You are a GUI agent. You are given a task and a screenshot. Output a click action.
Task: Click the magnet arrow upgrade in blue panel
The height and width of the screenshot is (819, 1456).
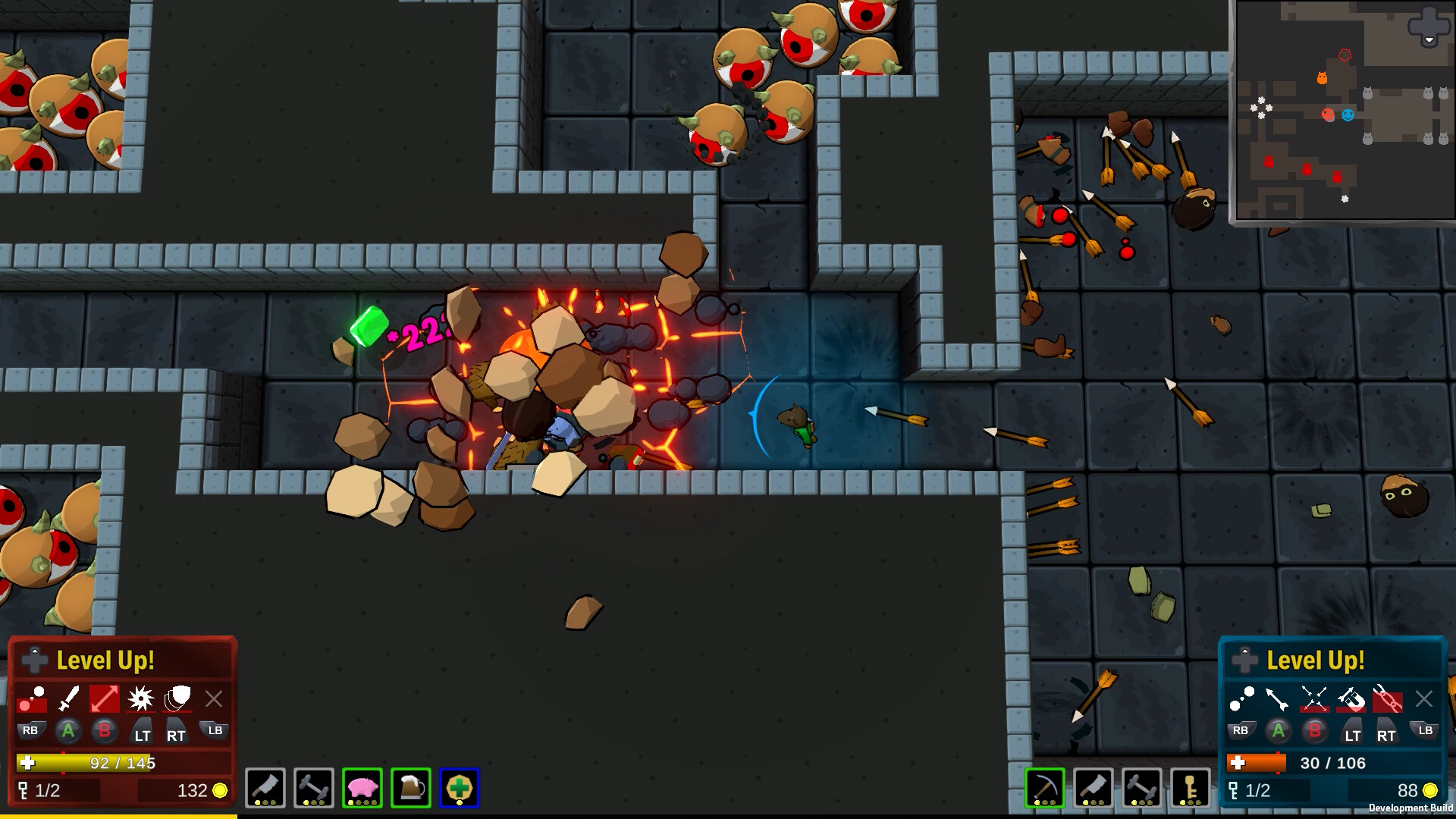coord(1352,700)
